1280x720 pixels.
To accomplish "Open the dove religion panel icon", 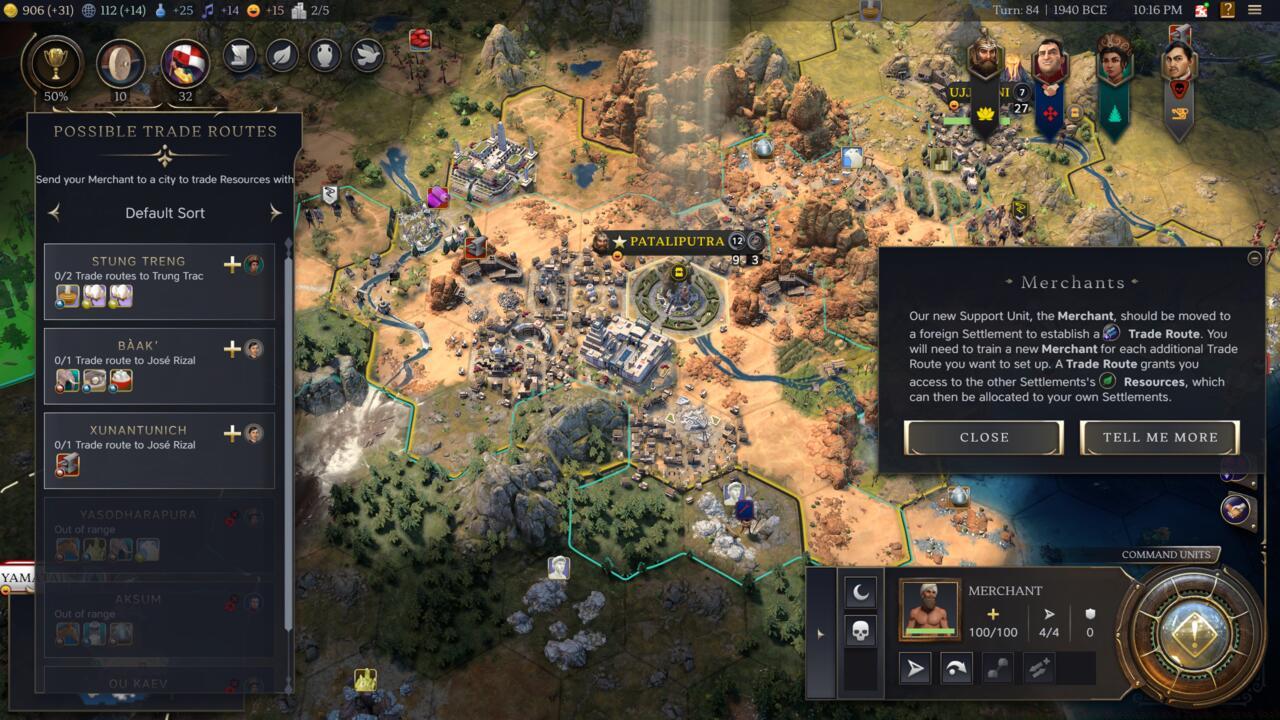I will click(367, 55).
